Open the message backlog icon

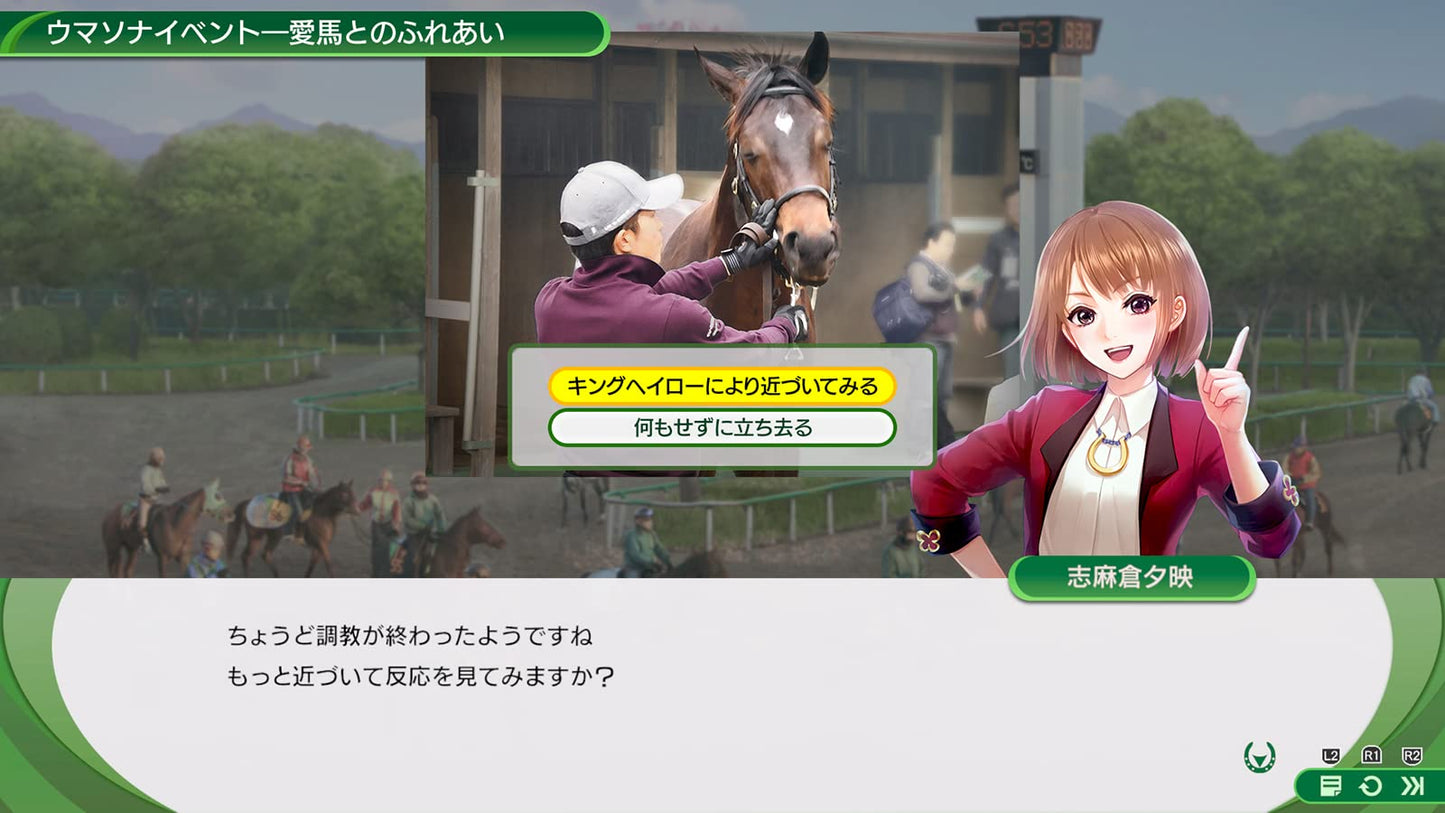(1330, 786)
